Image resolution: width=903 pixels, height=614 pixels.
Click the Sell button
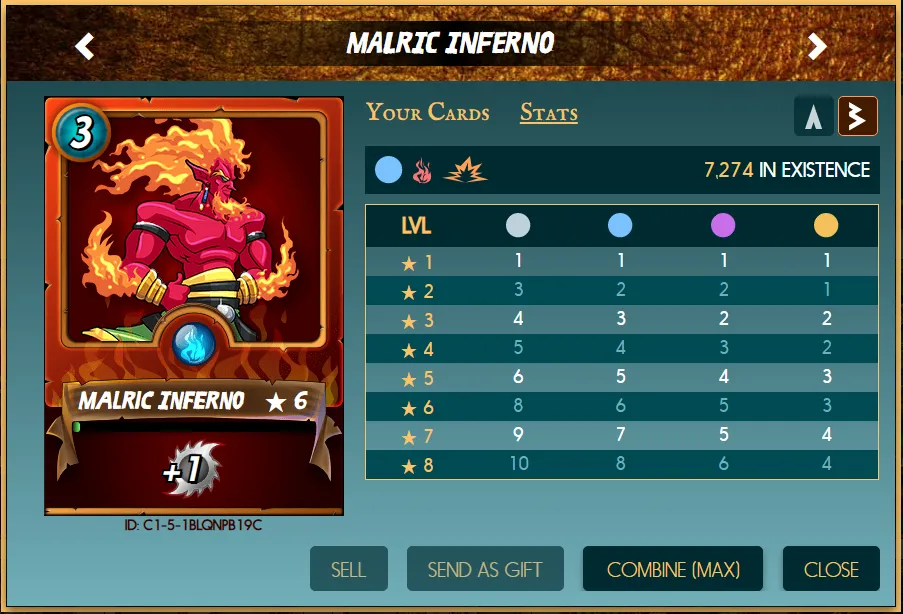348,570
